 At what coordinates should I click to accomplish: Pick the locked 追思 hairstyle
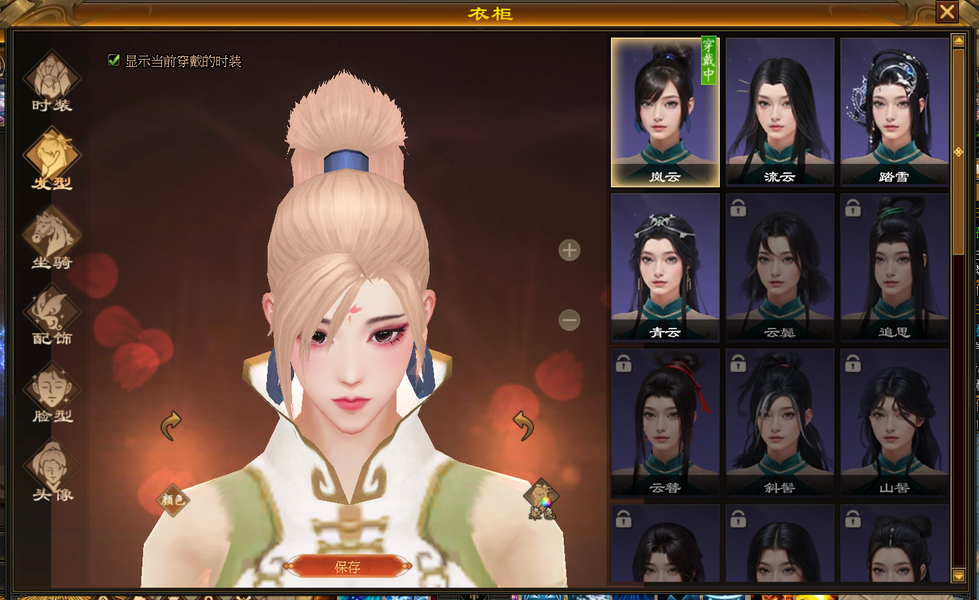894,267
